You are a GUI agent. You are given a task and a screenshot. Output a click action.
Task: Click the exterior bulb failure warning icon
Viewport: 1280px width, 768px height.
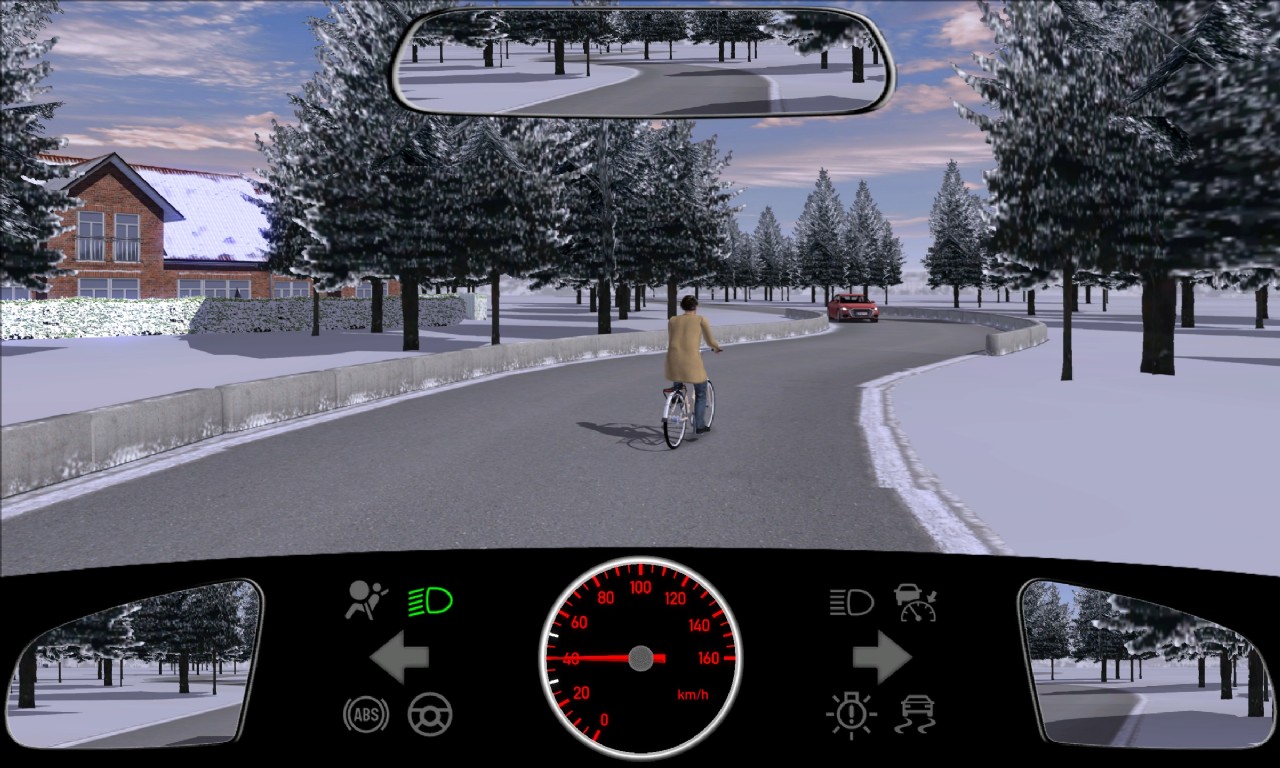coord(851,714)
